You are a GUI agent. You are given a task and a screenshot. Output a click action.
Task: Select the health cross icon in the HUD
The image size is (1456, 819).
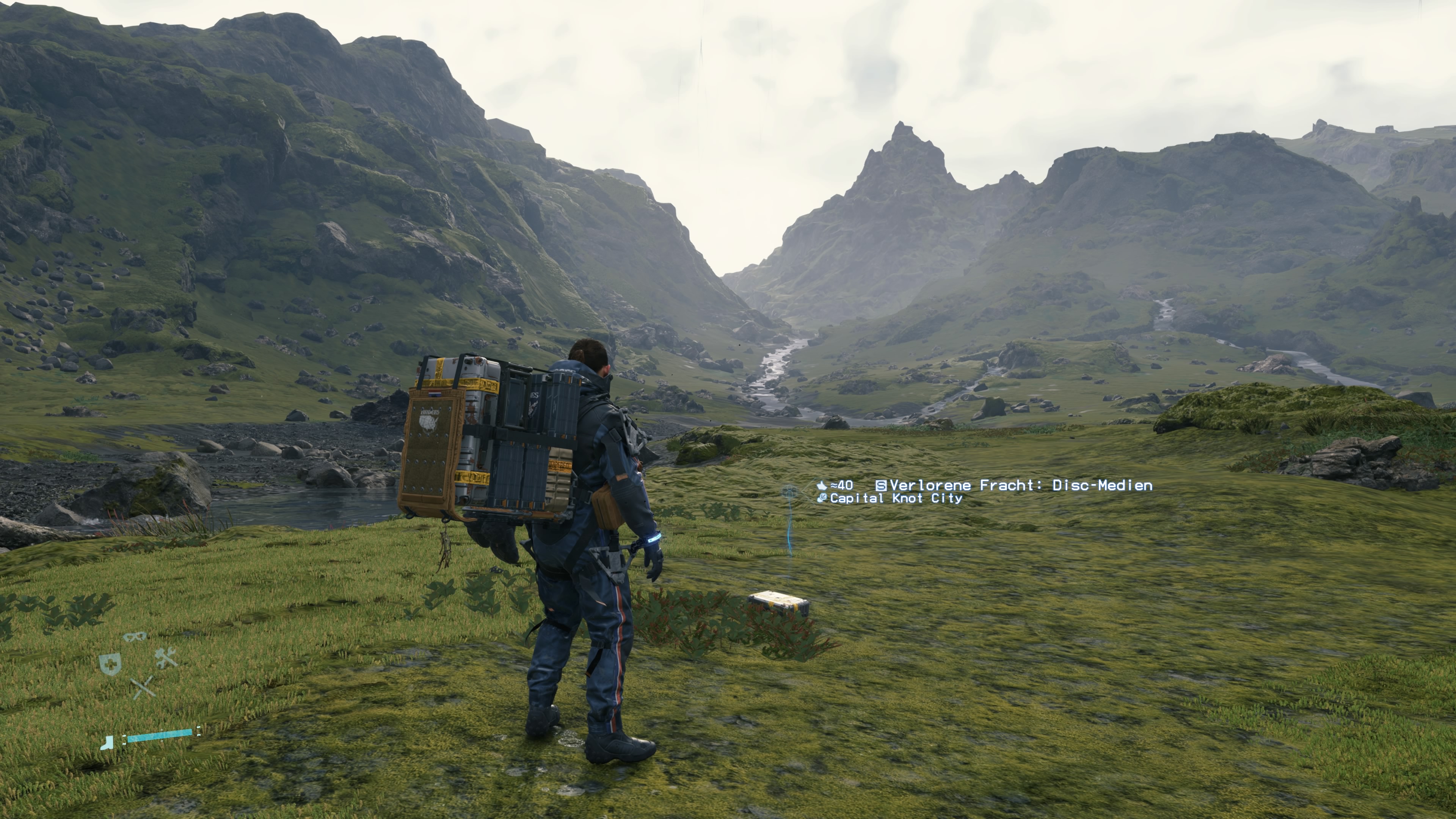[110, 664]
